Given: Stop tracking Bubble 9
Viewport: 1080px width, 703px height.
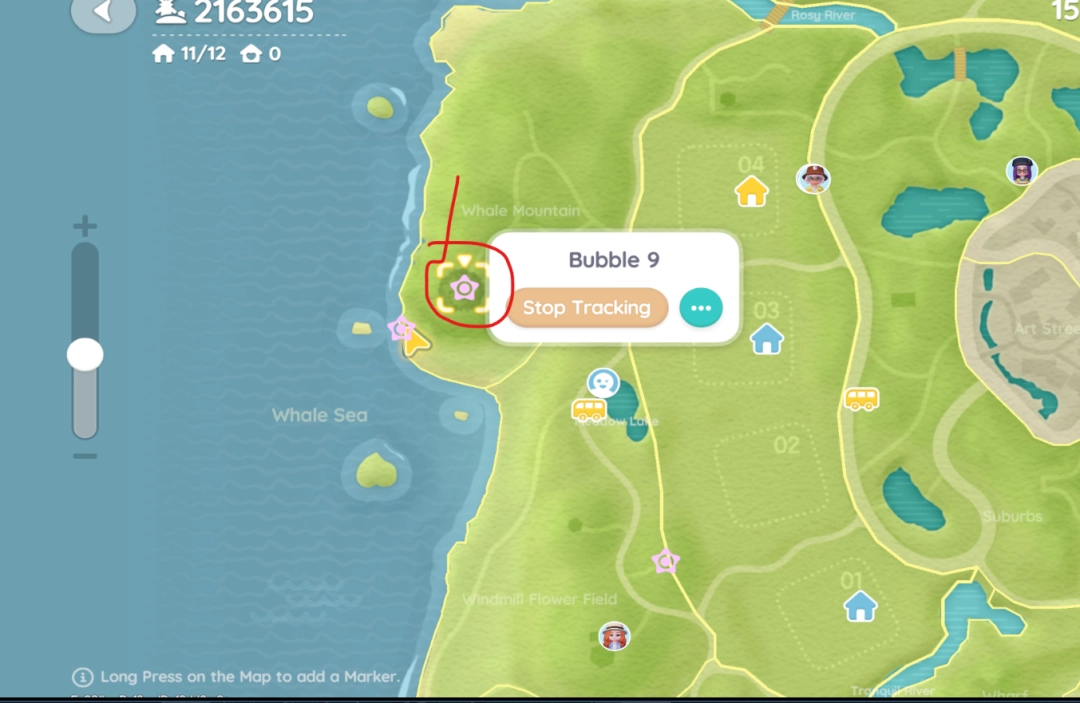Looking at the screenshot, I should click(x=586, y=308).
